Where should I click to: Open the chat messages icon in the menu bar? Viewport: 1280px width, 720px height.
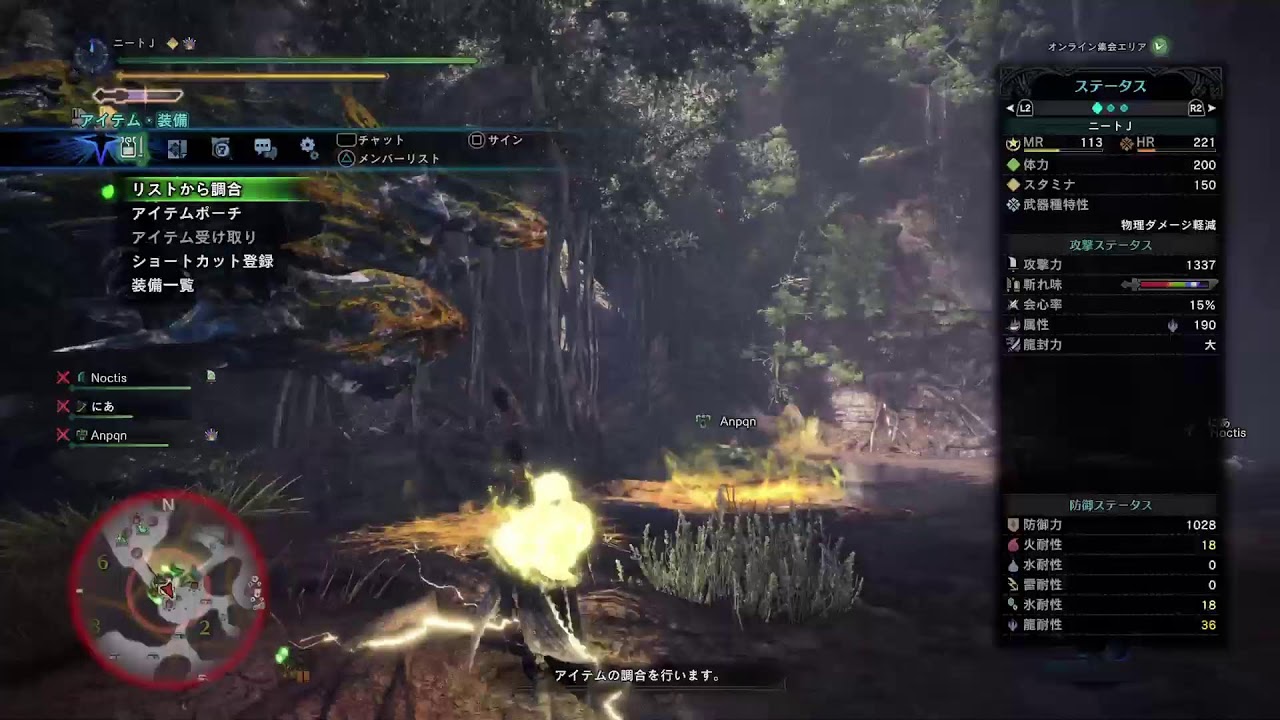click(x=264, y=146)
